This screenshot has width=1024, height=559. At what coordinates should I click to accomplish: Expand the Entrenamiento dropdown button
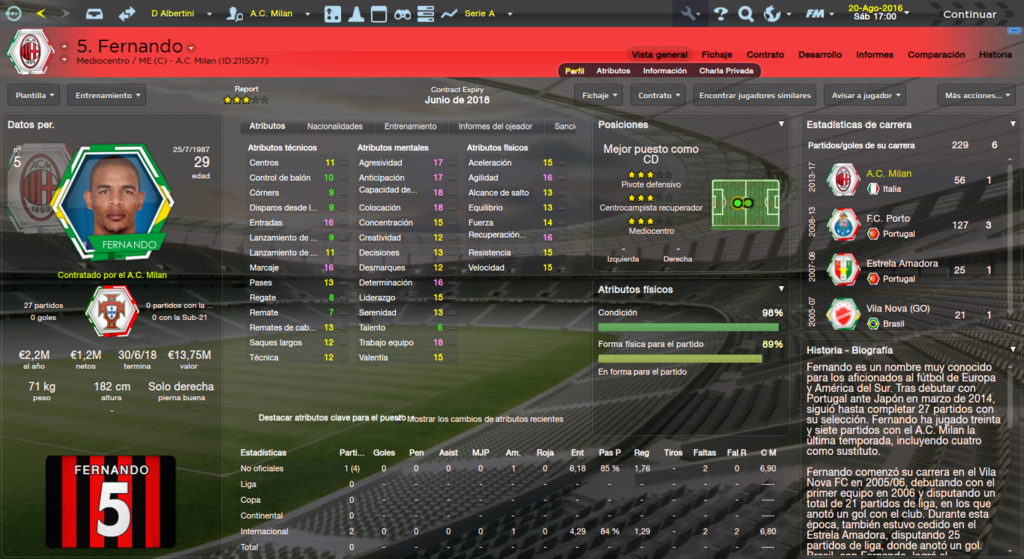[x=106, y=95]
